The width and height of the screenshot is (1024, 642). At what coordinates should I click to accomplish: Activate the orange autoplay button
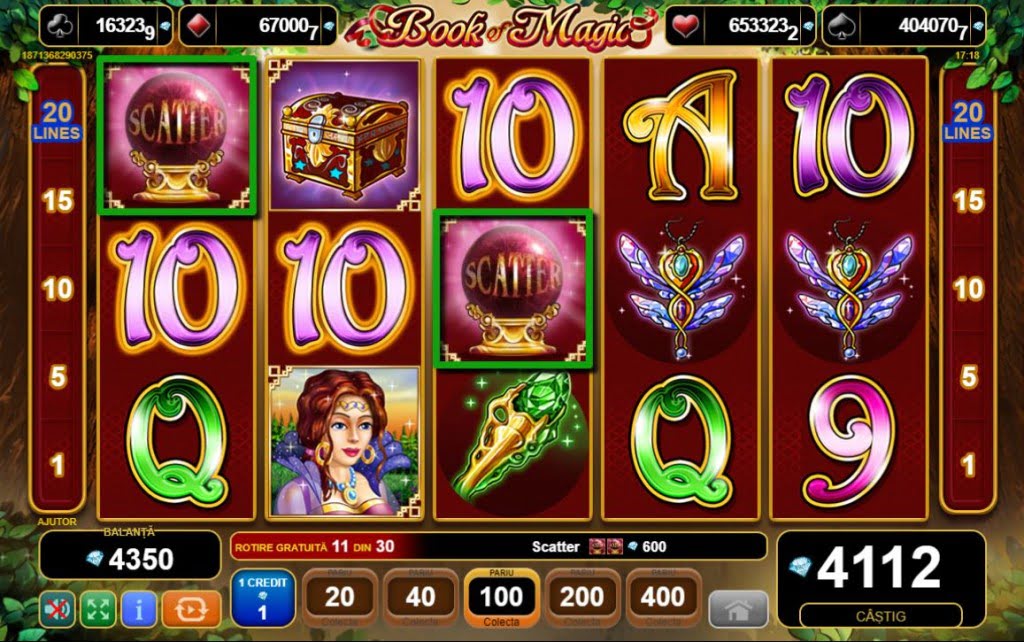point(190,608)
